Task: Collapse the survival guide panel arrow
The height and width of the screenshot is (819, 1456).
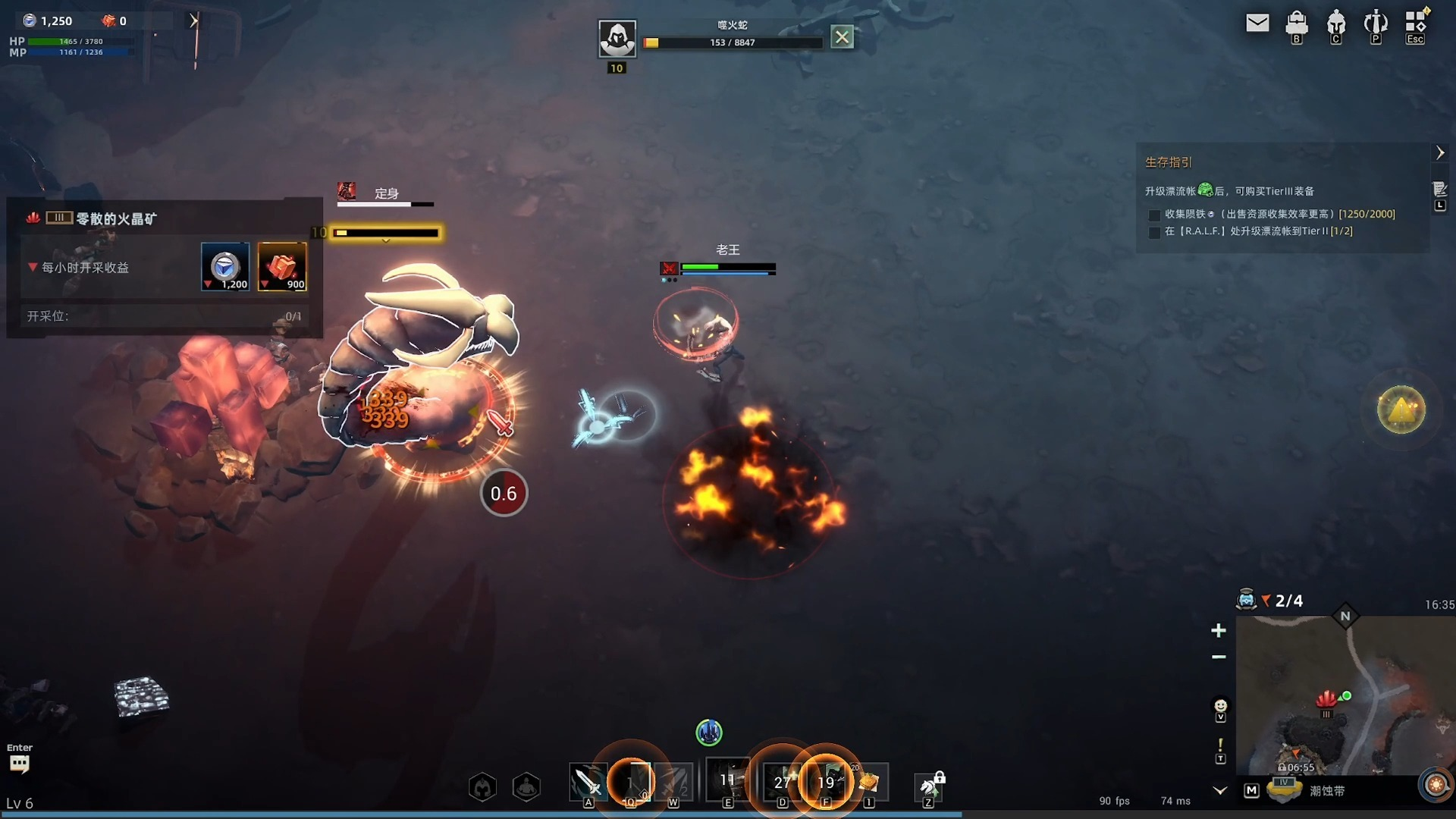Action: [x=1440, y=153]
